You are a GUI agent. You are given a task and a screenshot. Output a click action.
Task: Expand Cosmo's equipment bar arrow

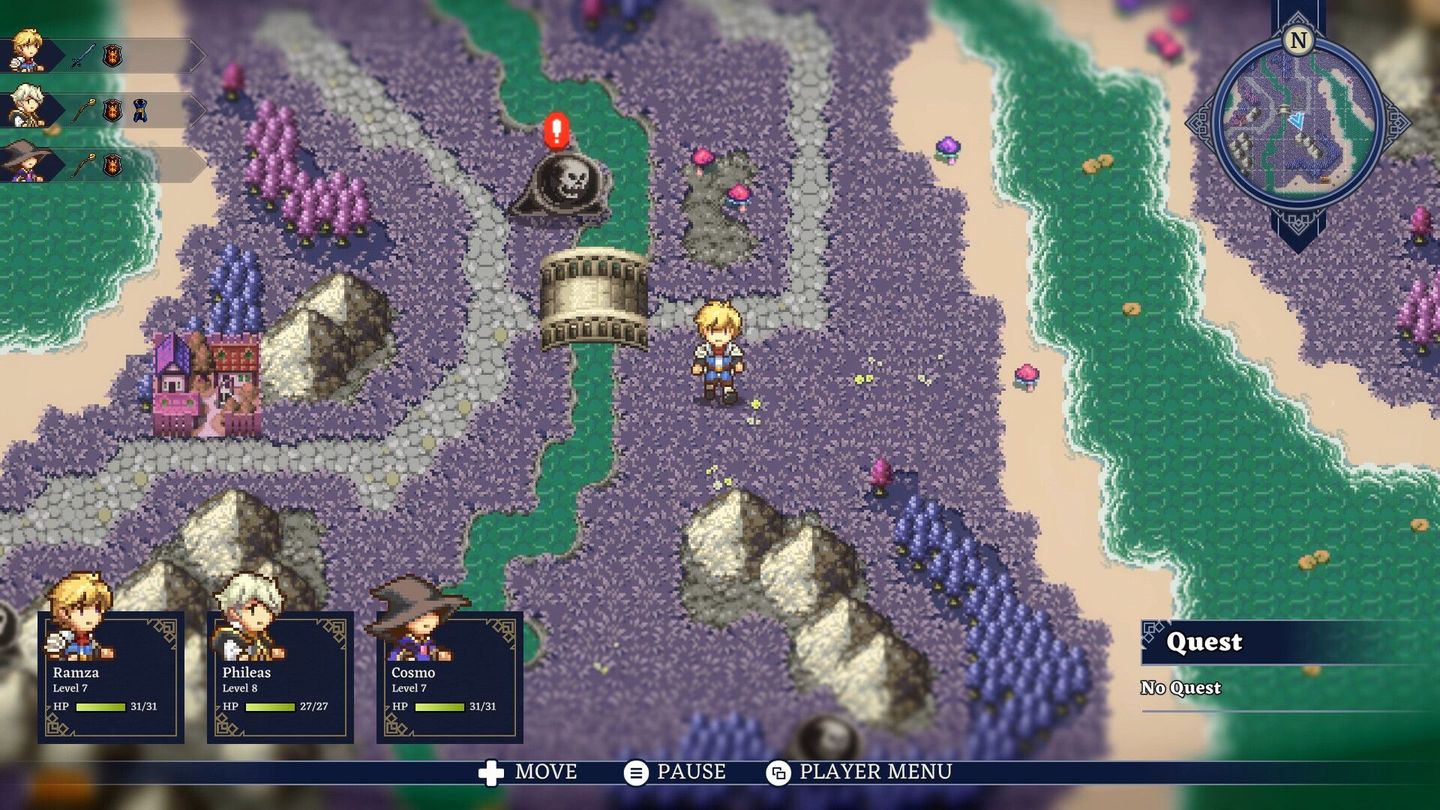192,162
